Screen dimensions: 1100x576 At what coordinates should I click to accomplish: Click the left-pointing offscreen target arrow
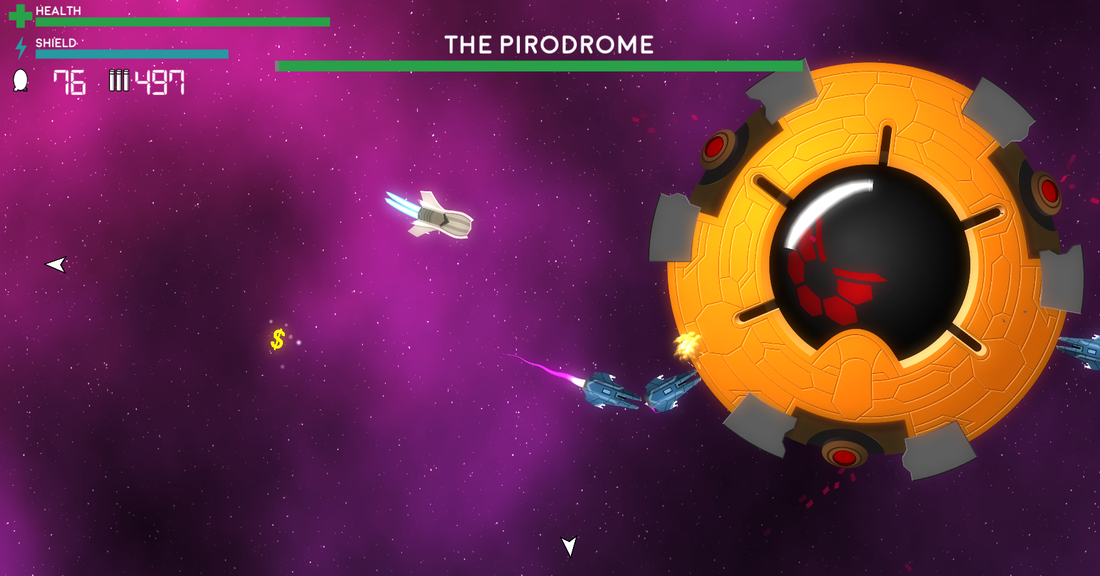click(x=56, y=264)
